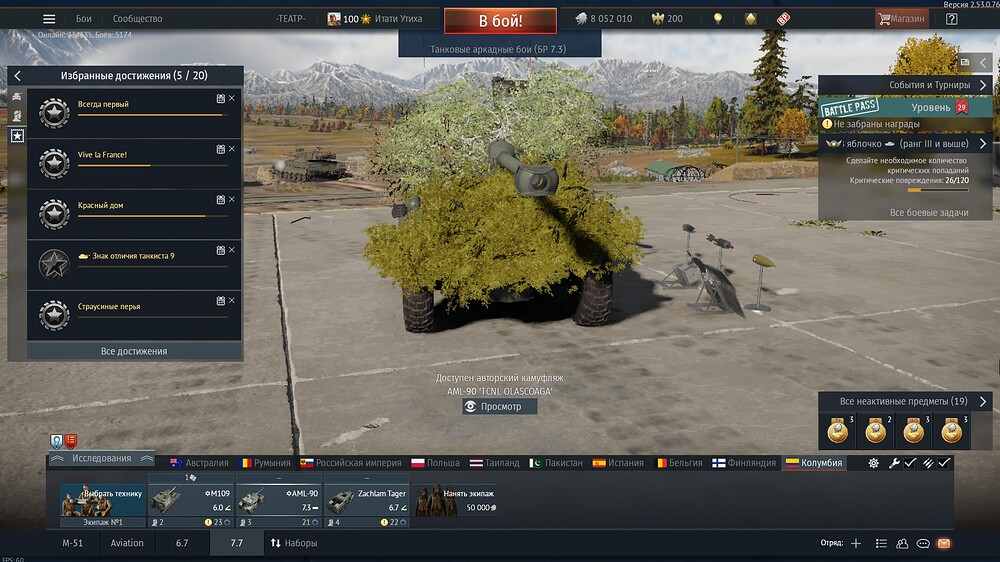1000x562 pixels.
Task: Preview camouflage with Просмотр button
Action: pos(500,407)
